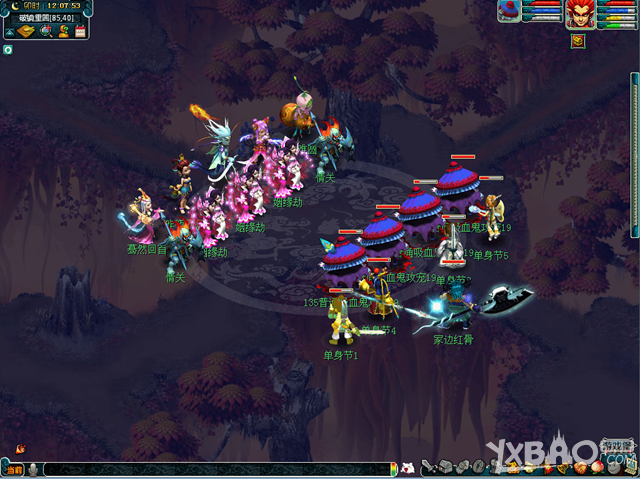Click the peach icon in bottom toolbar
The height and width of the screenshot is (479, 640).
click(x=597, y=466)
